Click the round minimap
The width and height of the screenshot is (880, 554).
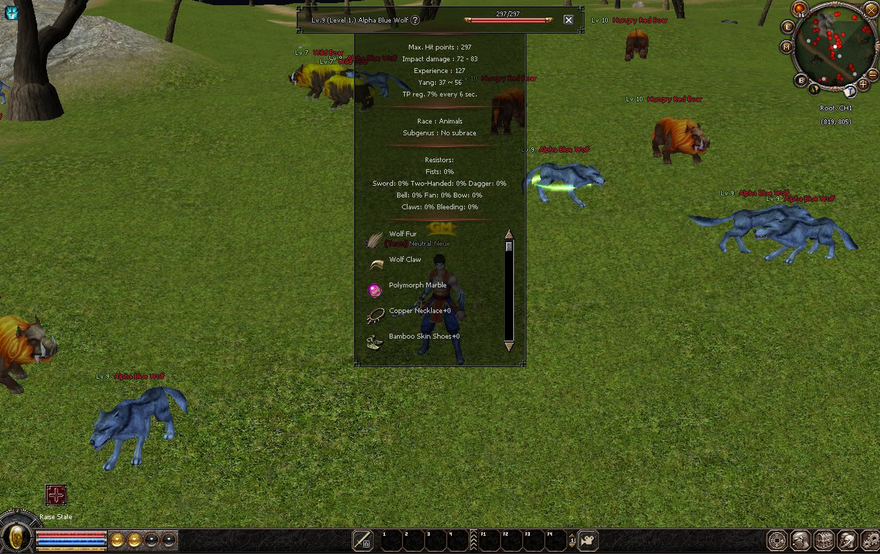[x=833, y=43]
